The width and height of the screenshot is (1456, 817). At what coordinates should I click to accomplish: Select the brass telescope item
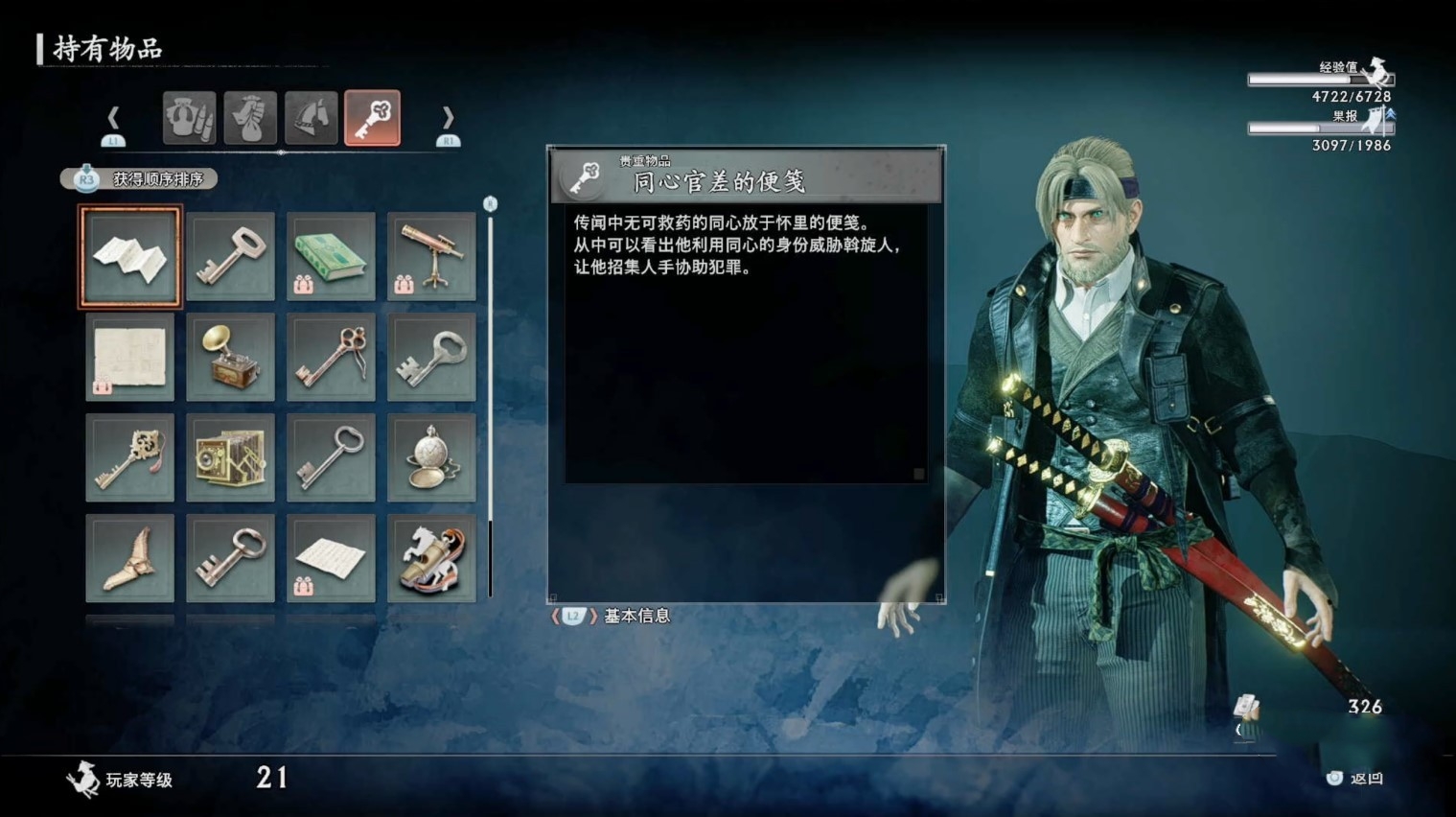pyautogui.click(x=431, y=257)
